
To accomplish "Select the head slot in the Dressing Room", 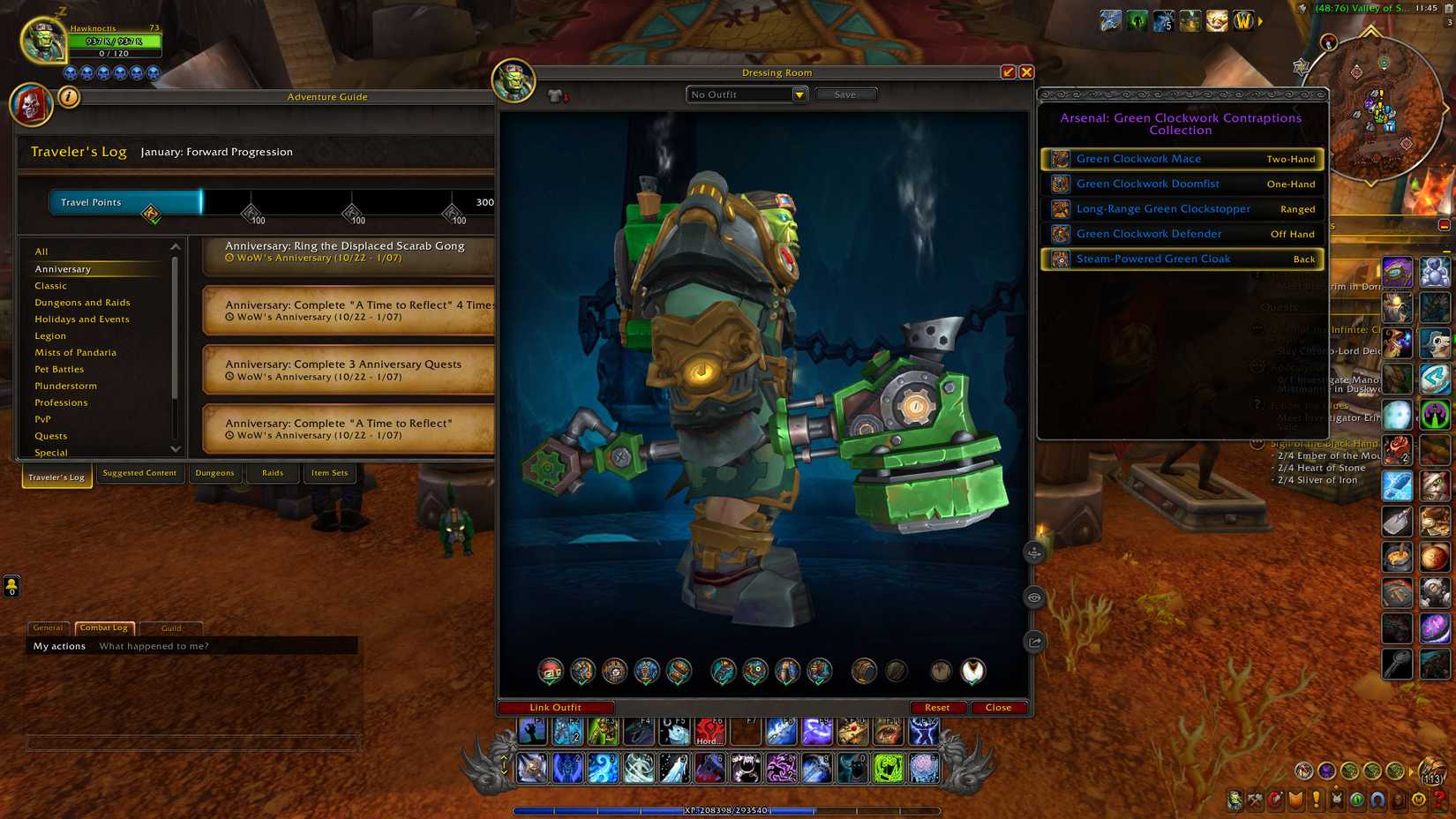I will click(x=551, y=671).
